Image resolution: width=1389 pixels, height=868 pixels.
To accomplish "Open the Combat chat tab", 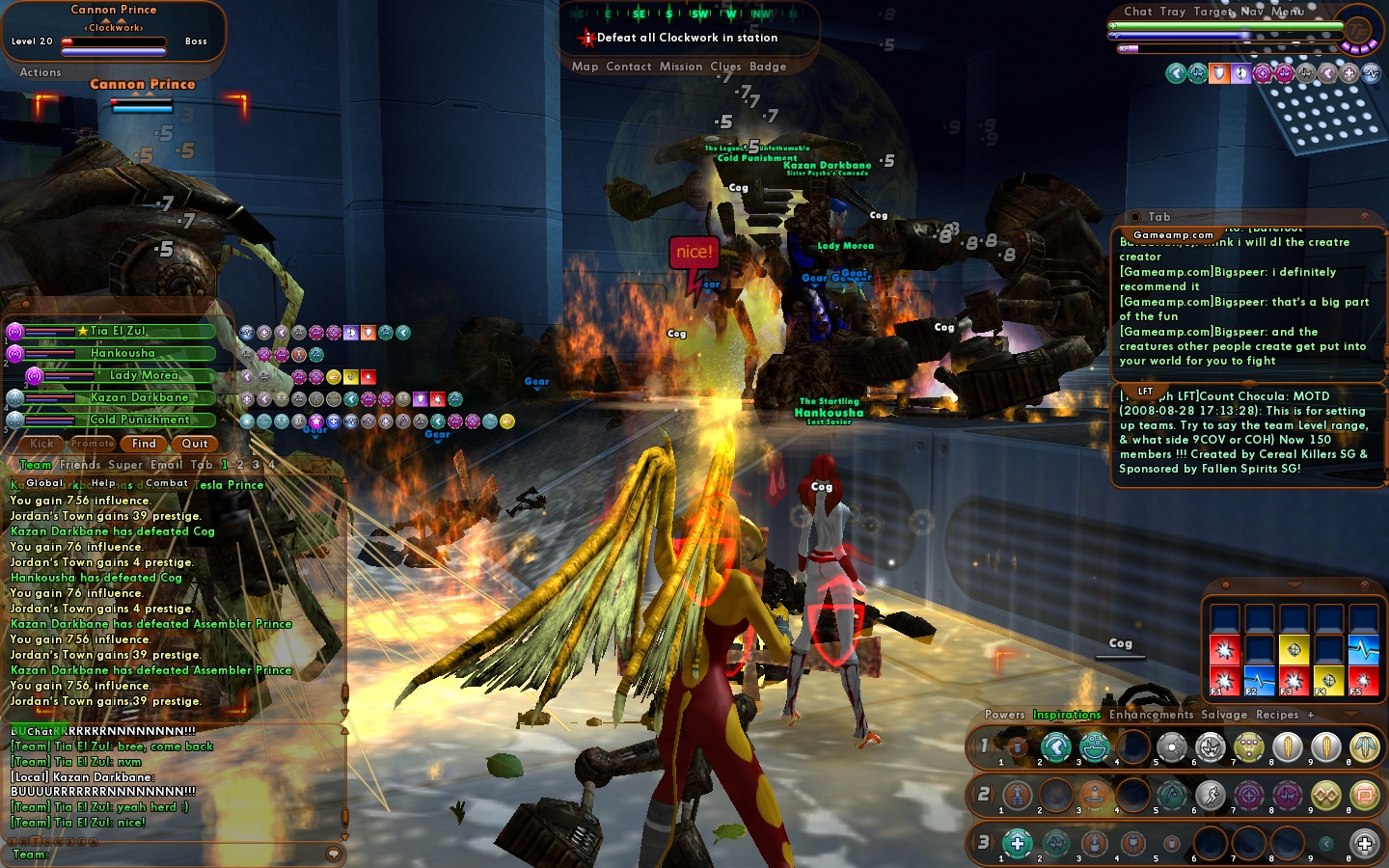I will coord(167,483).
